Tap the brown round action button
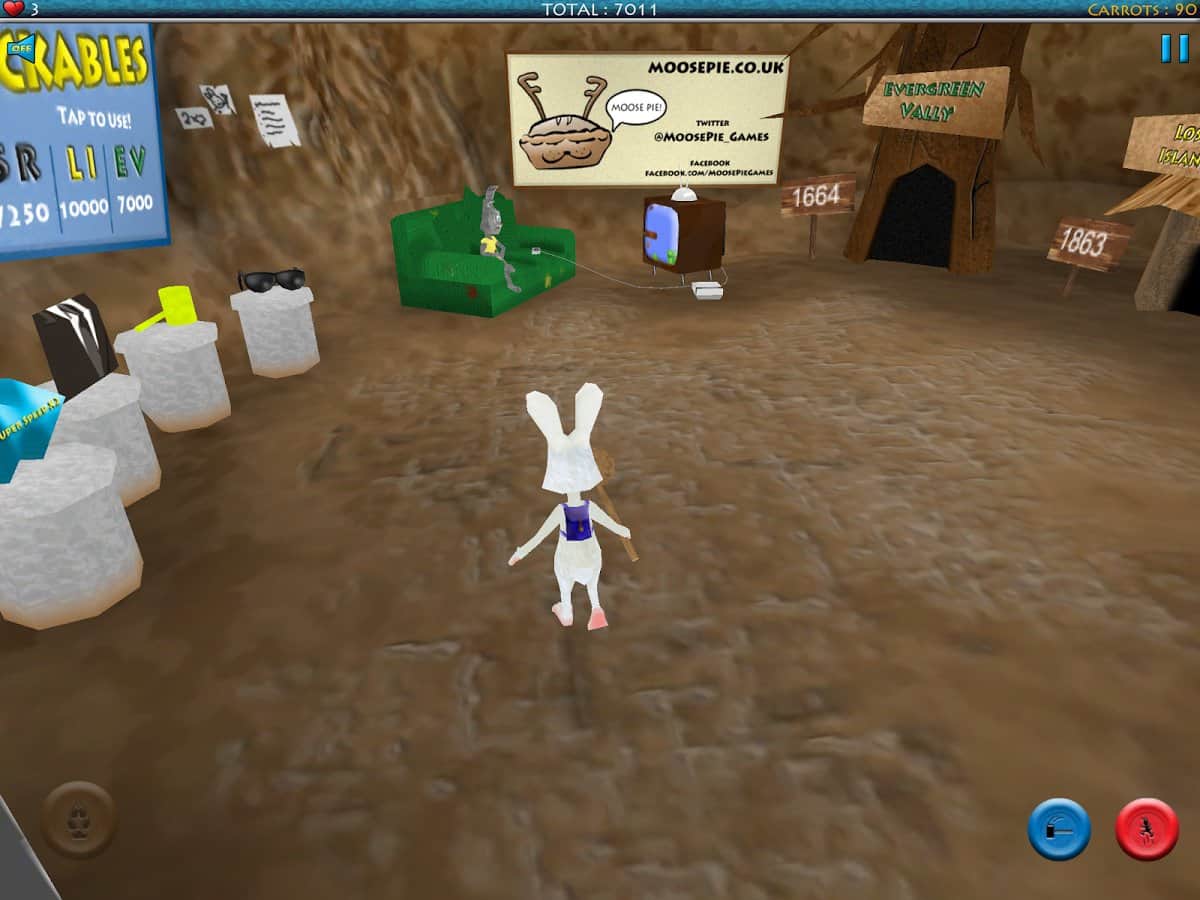This screenshot has width=1200, height=900. coord(78,820)
